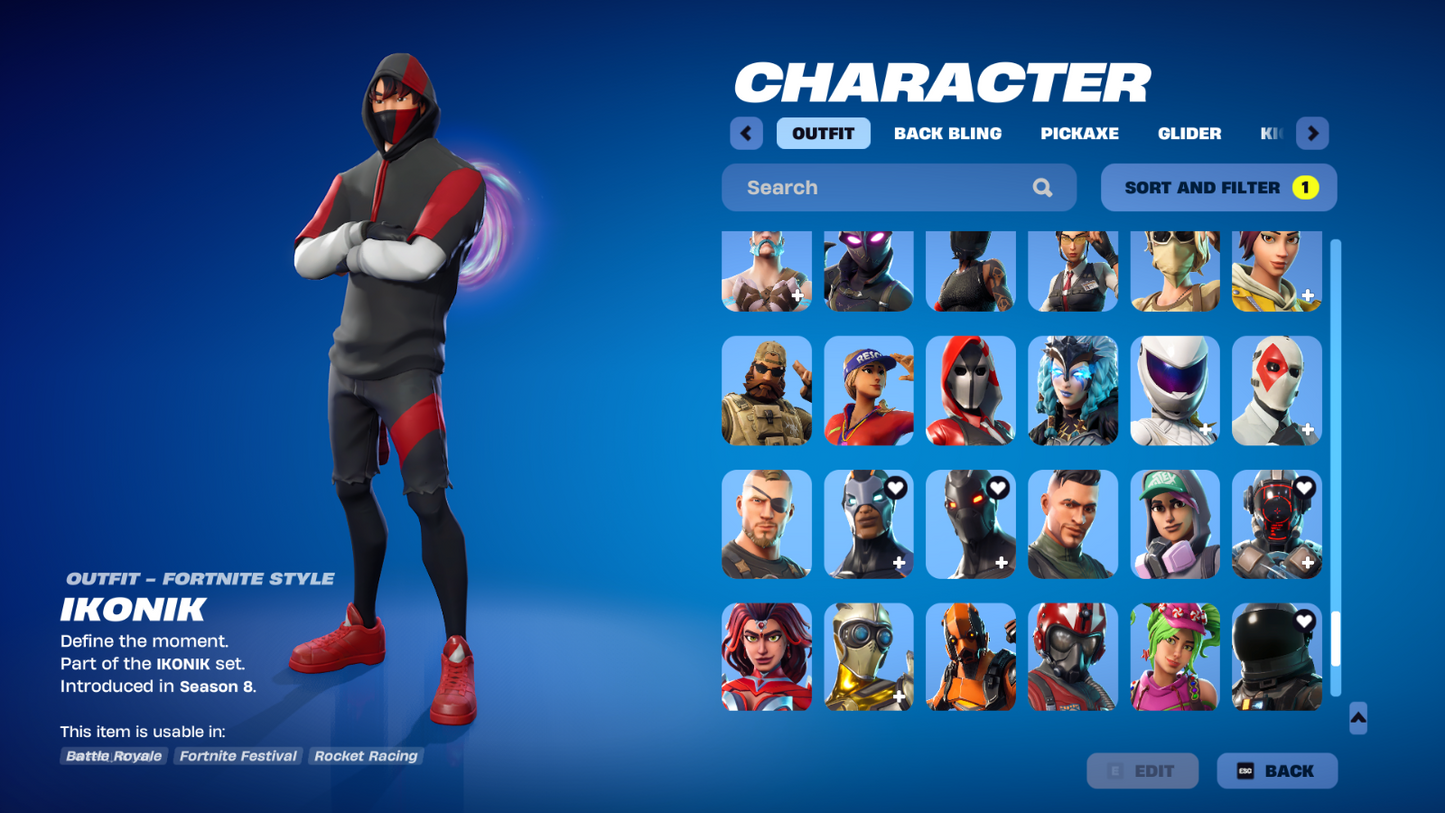Click the left chevron beside the category tabs
The height and width of the screenshot is (813, 1445).
pos(746,133)
